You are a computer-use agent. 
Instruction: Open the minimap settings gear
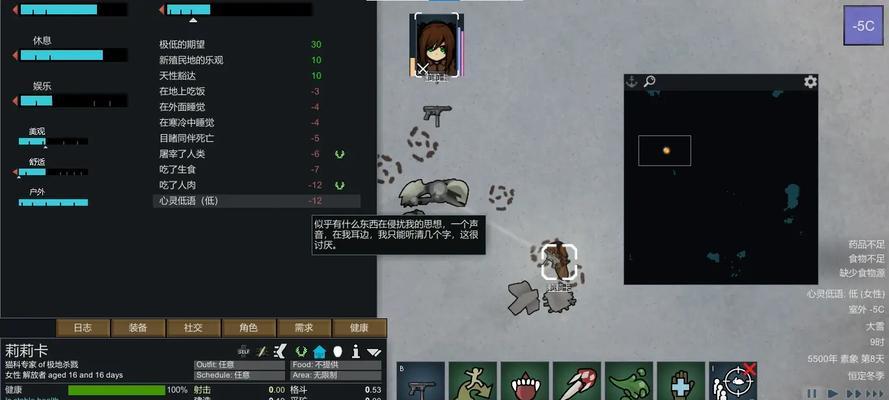(x=810, y=82)
